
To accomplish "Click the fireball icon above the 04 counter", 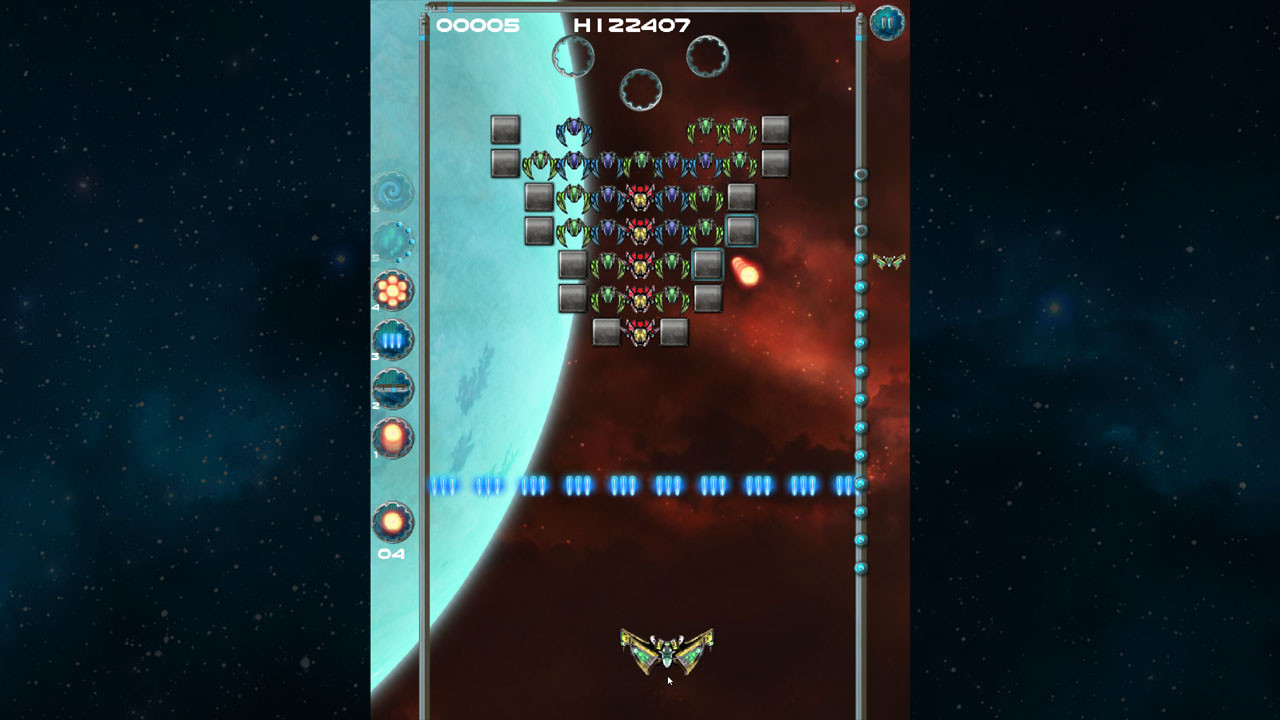I will point(393,520).
